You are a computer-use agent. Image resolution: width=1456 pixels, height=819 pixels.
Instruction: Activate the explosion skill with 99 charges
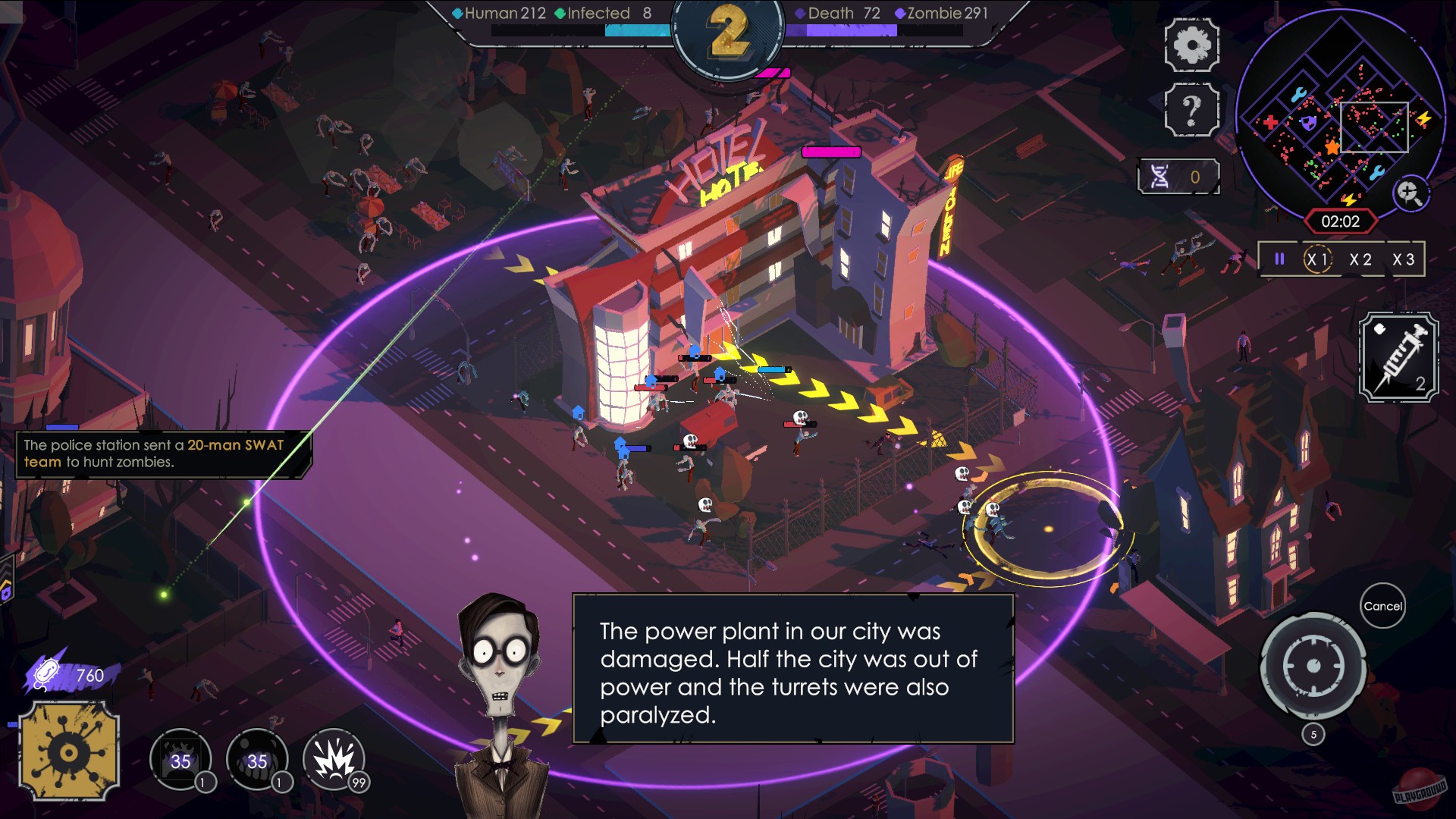[334, 758]
